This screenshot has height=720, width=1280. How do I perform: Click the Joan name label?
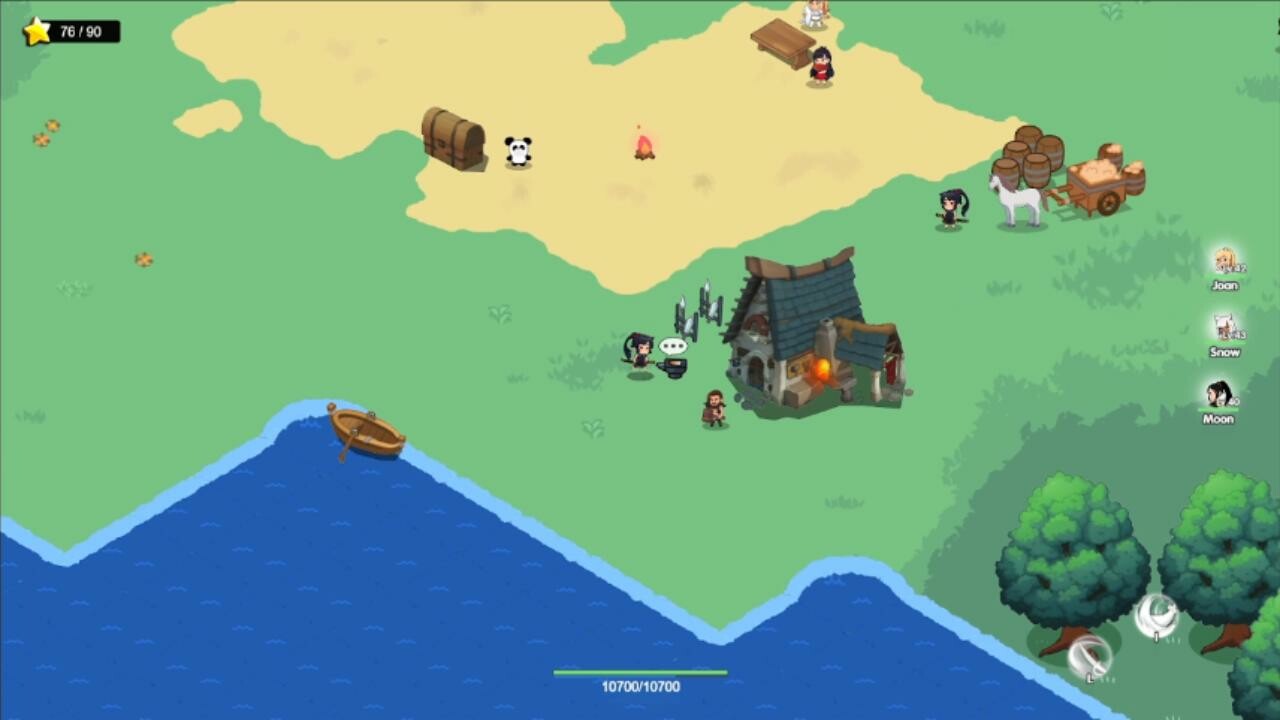[1224, 285]
